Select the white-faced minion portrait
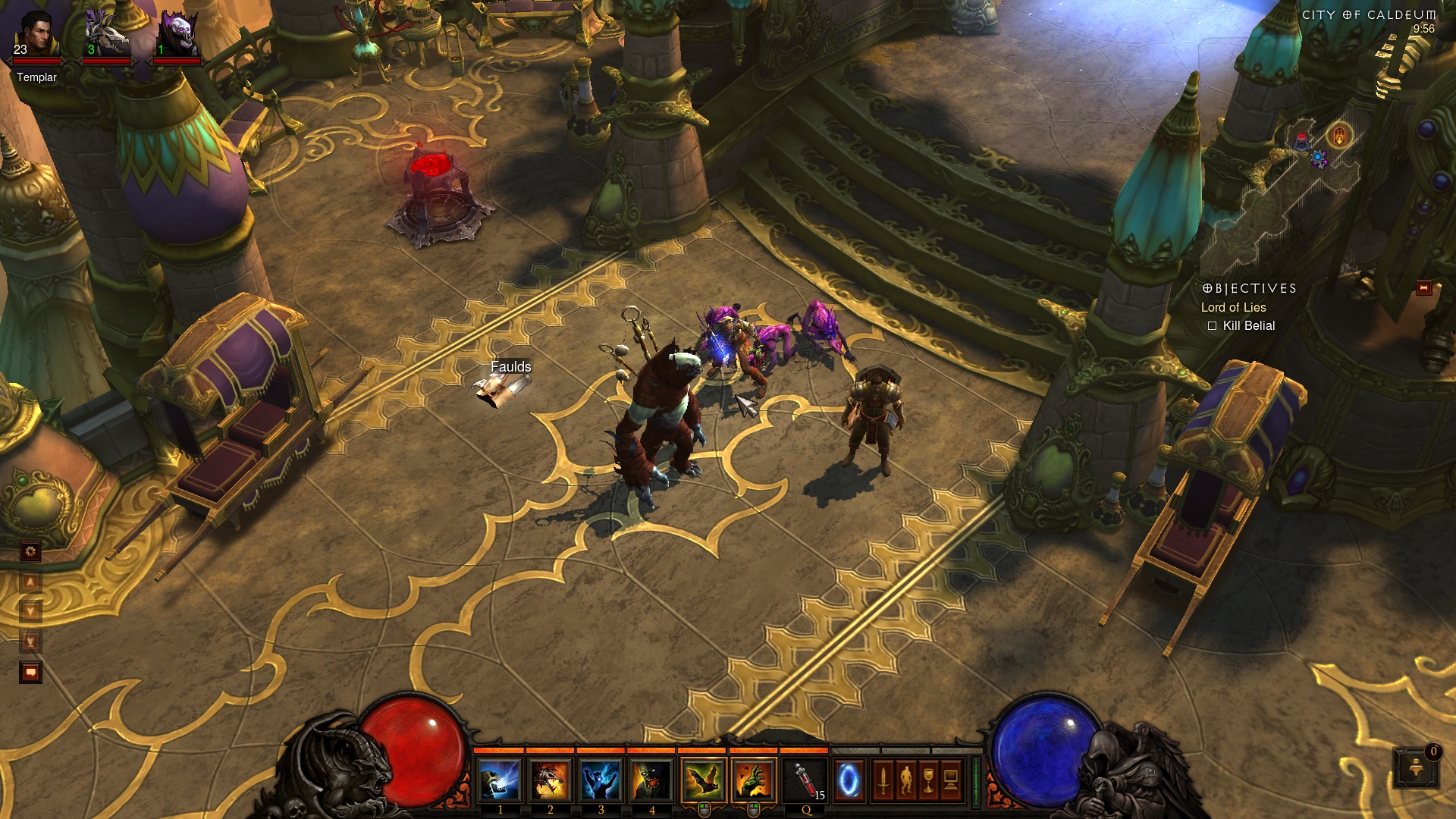The width and height of the screenshot is (1456, 819). pos(176,35)
